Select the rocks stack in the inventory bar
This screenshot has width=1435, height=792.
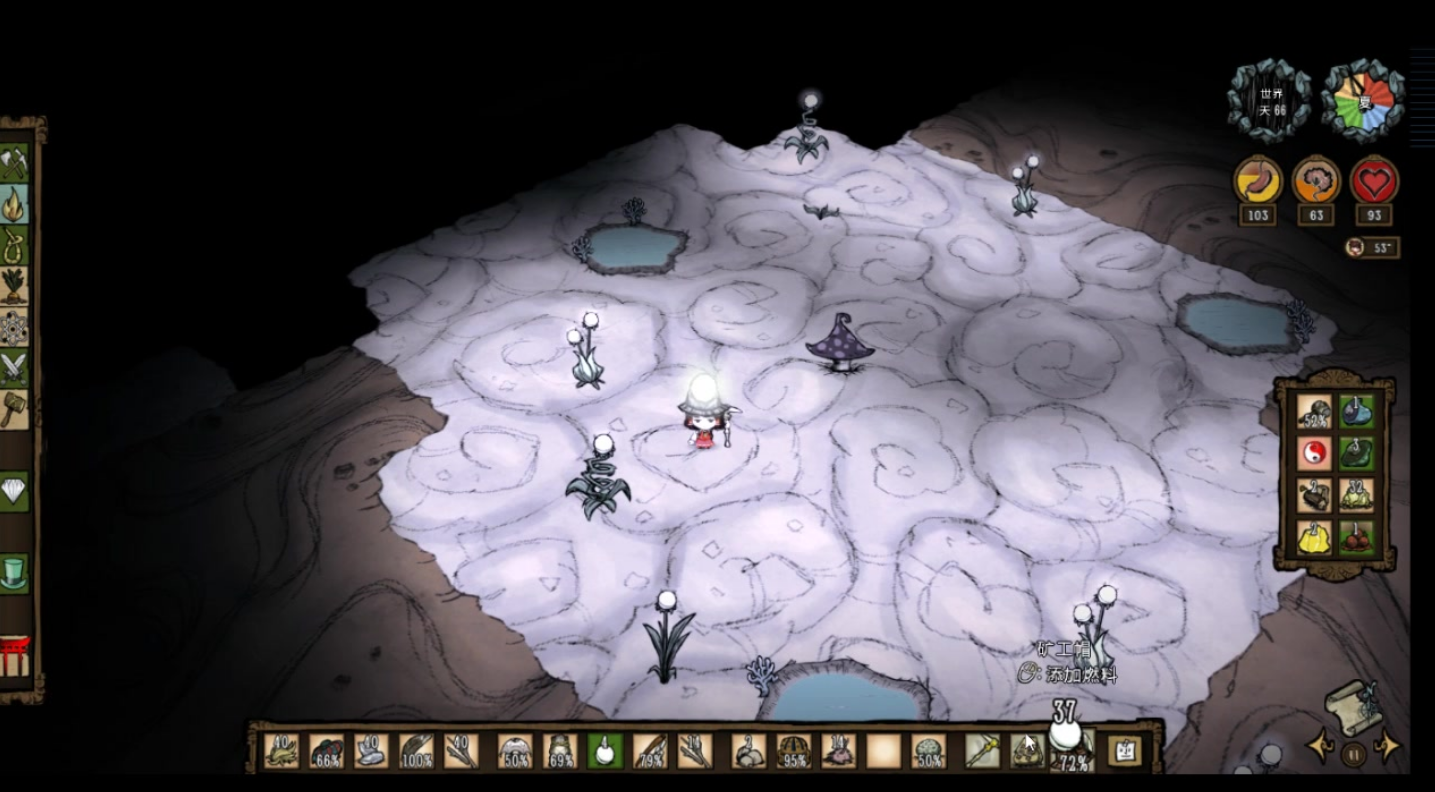(748, 751)
